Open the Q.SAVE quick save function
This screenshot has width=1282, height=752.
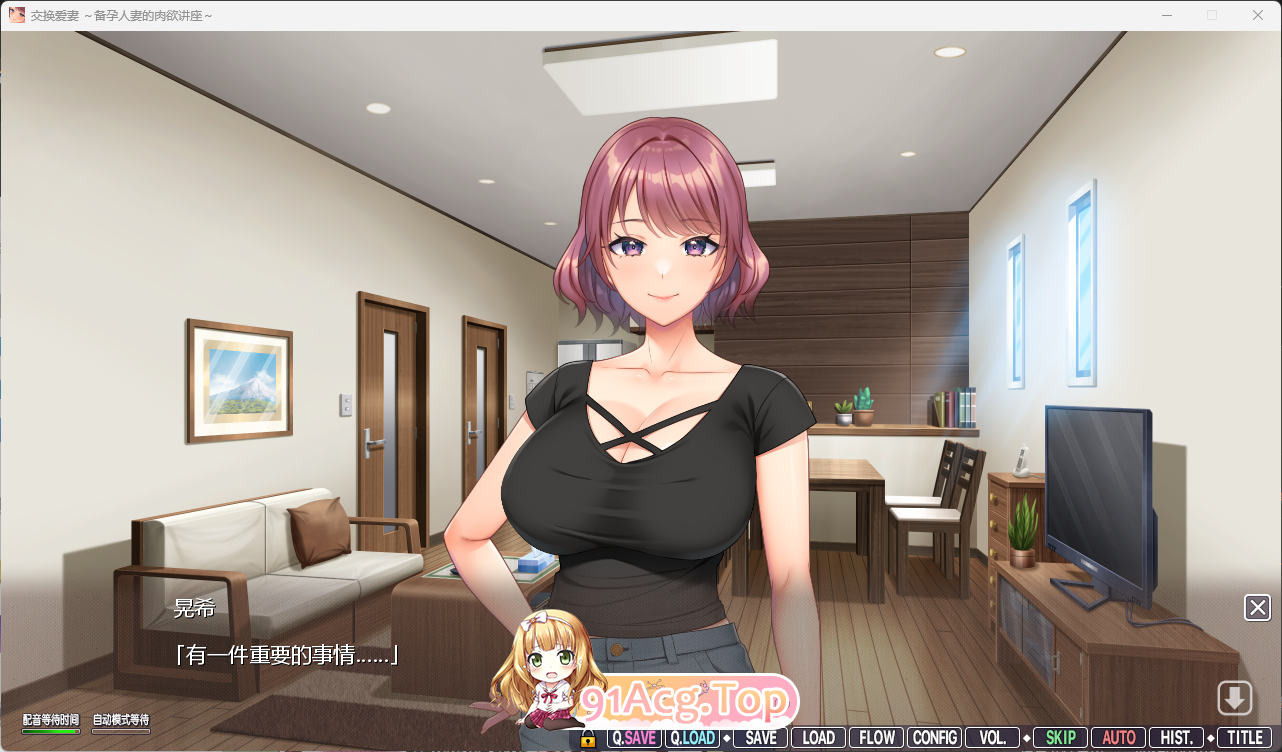[x=634, y=738]
